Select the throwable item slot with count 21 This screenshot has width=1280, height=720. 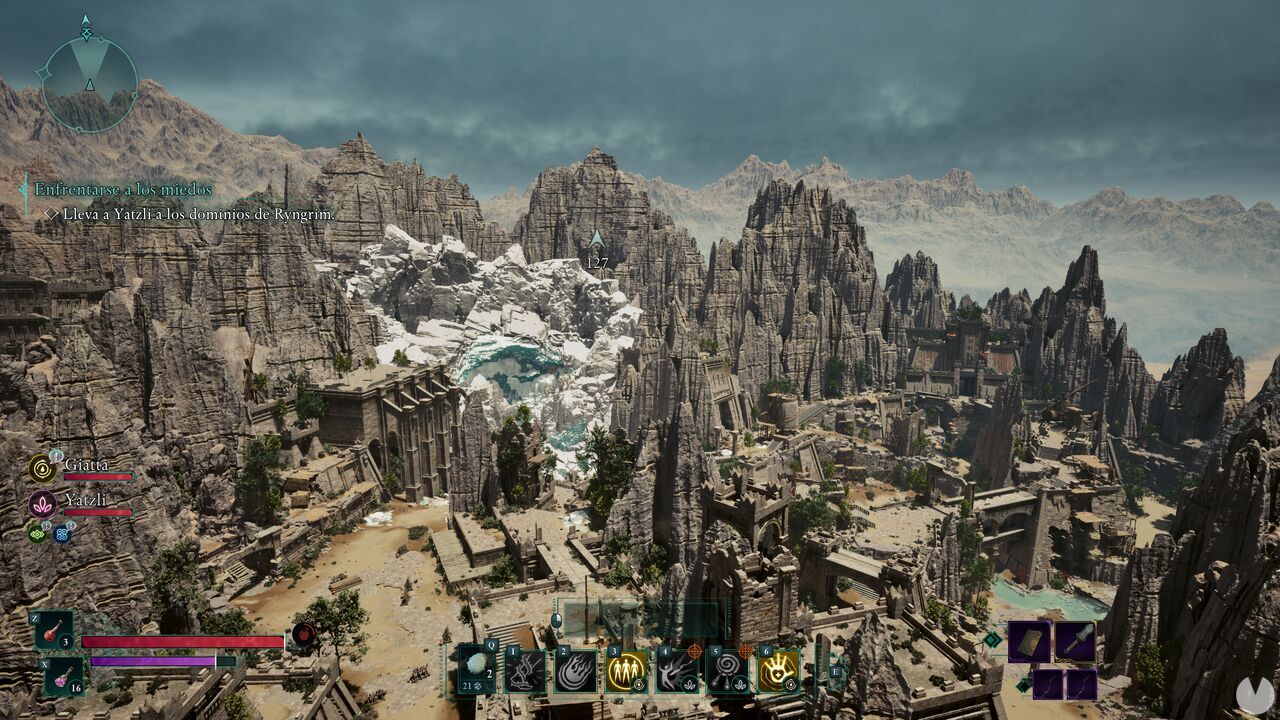476,669
